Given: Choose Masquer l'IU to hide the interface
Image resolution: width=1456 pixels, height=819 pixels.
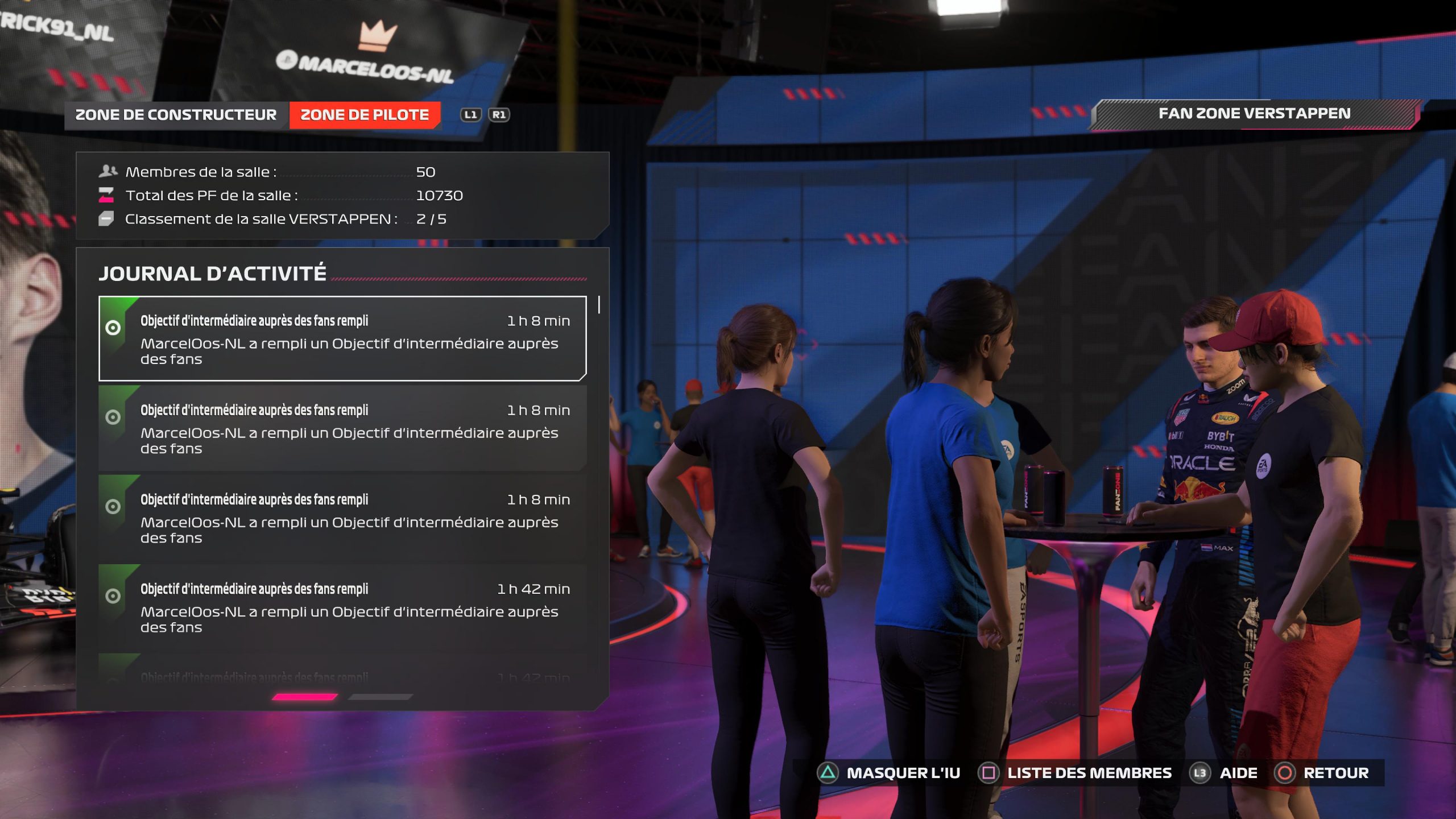Looking at the screenshot, I should (x=889, y=773).
